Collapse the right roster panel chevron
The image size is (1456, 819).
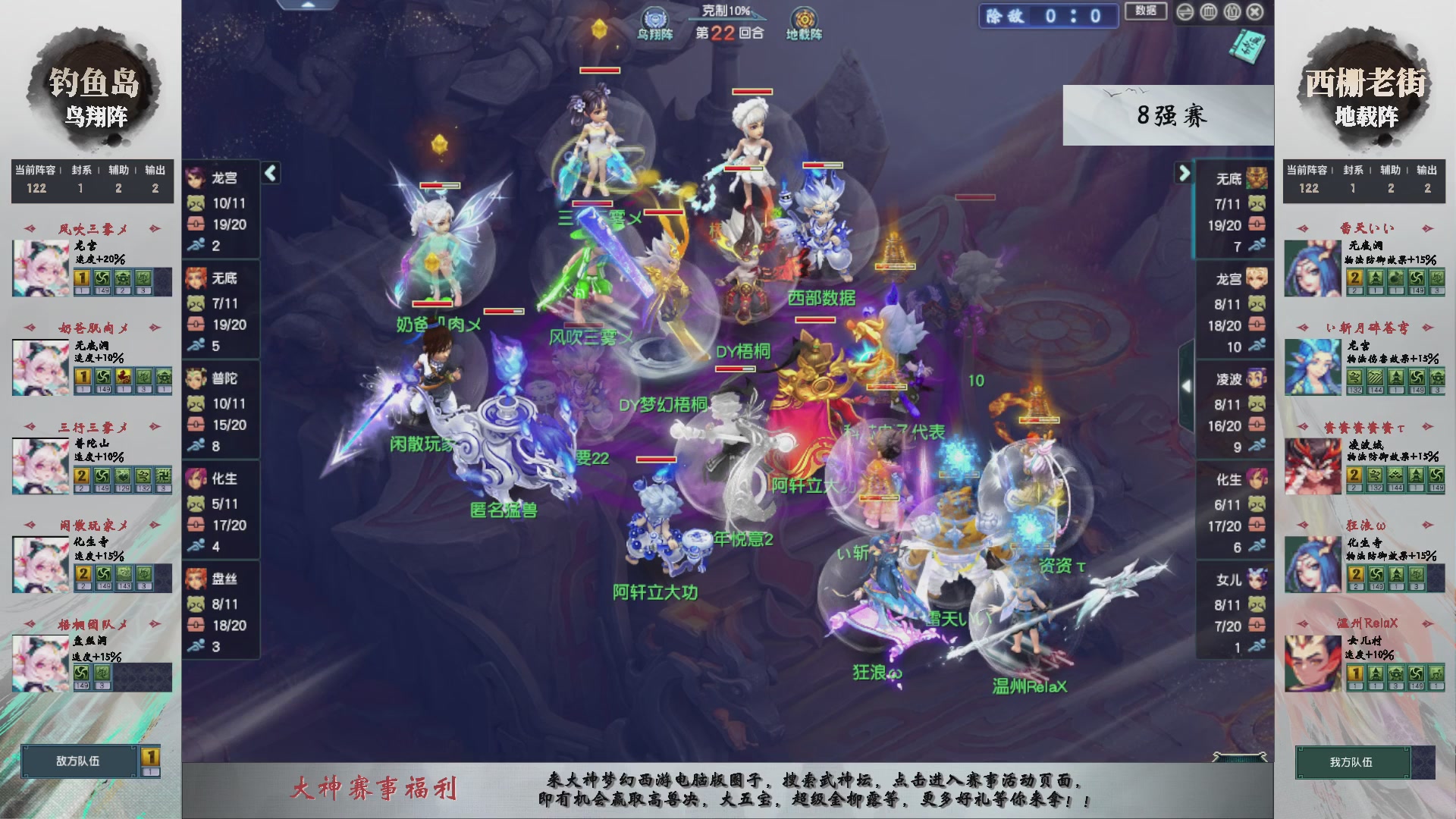pos(1183,173)
